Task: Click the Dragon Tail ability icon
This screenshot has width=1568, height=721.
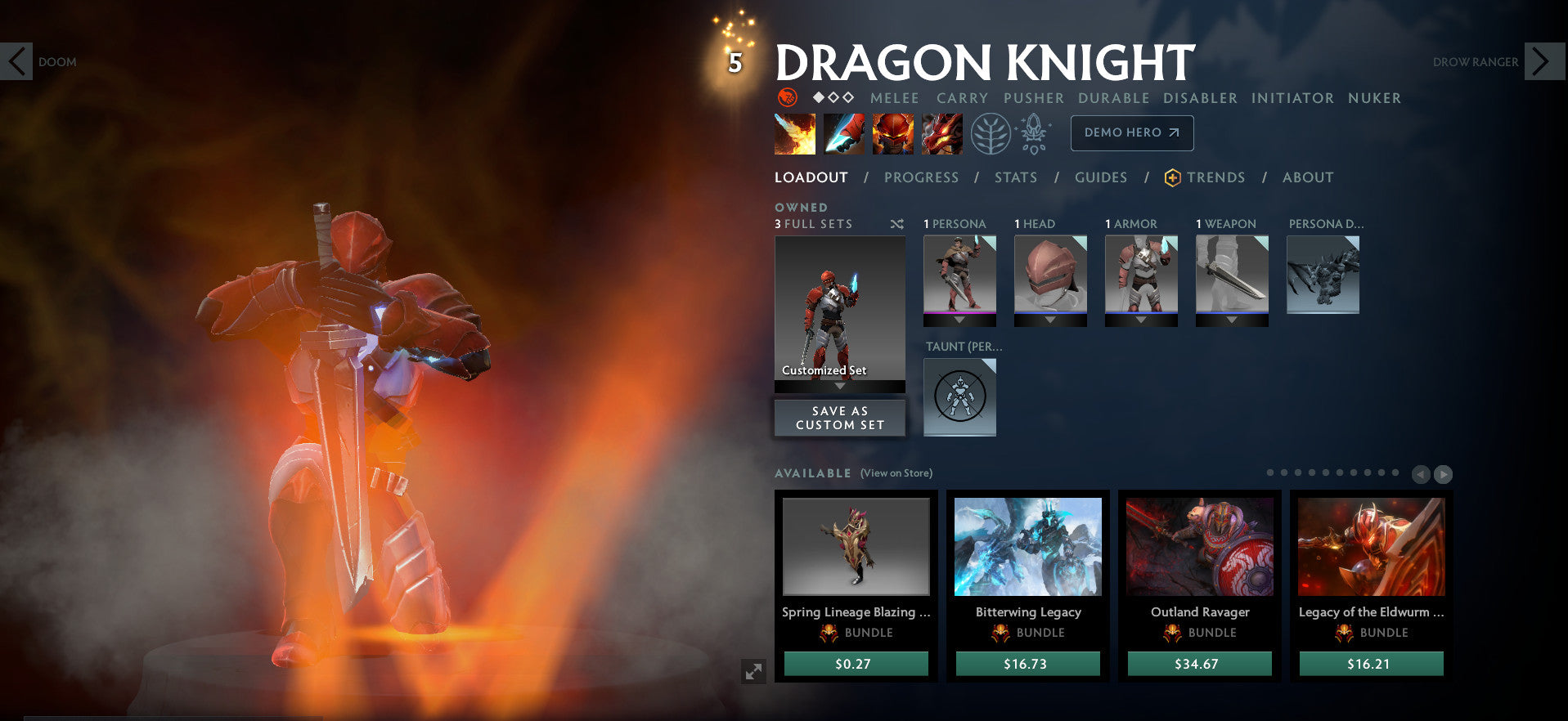Action: click(843, 132)
